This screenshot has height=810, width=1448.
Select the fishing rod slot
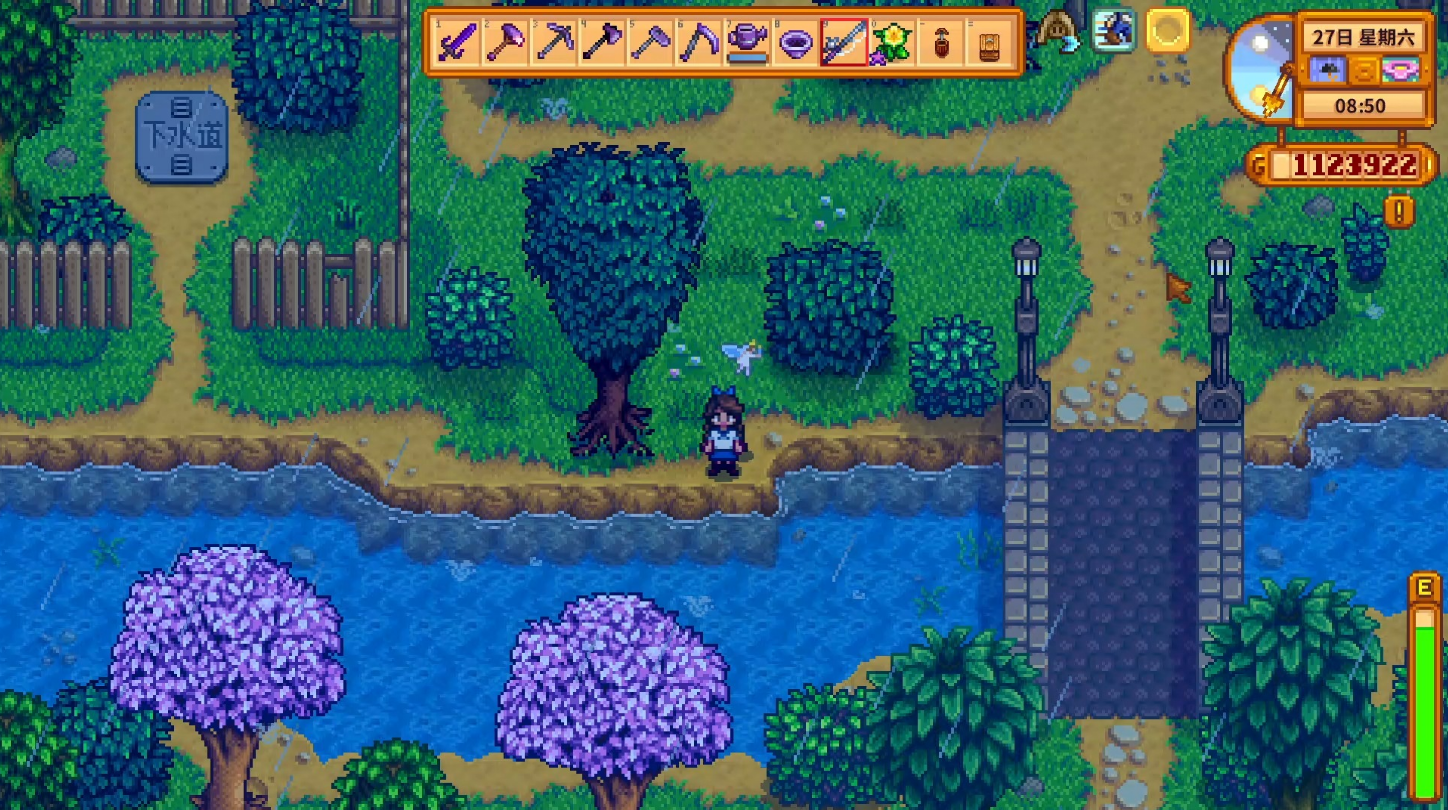[843, 43]
